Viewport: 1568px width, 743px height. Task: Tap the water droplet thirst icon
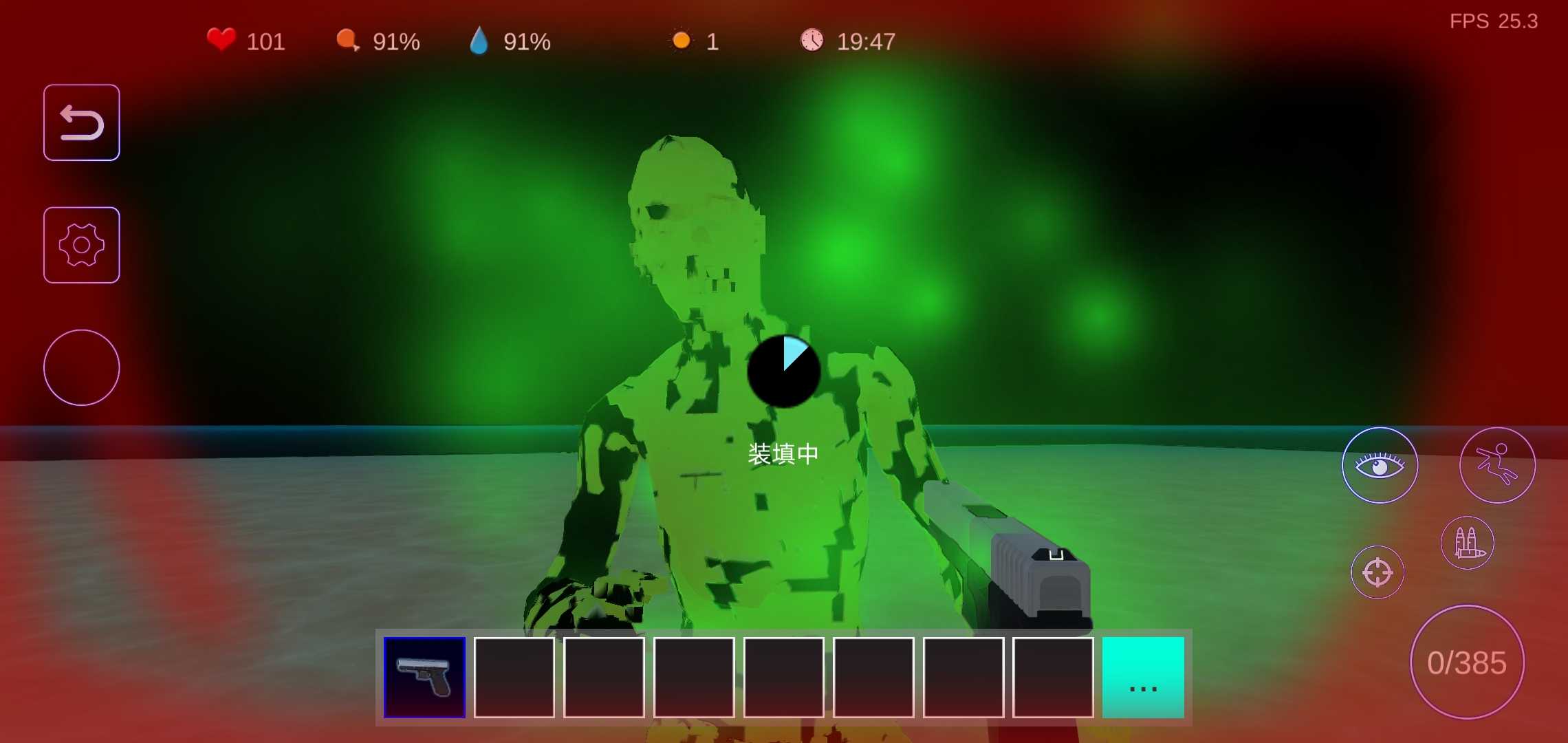point(480,42)
